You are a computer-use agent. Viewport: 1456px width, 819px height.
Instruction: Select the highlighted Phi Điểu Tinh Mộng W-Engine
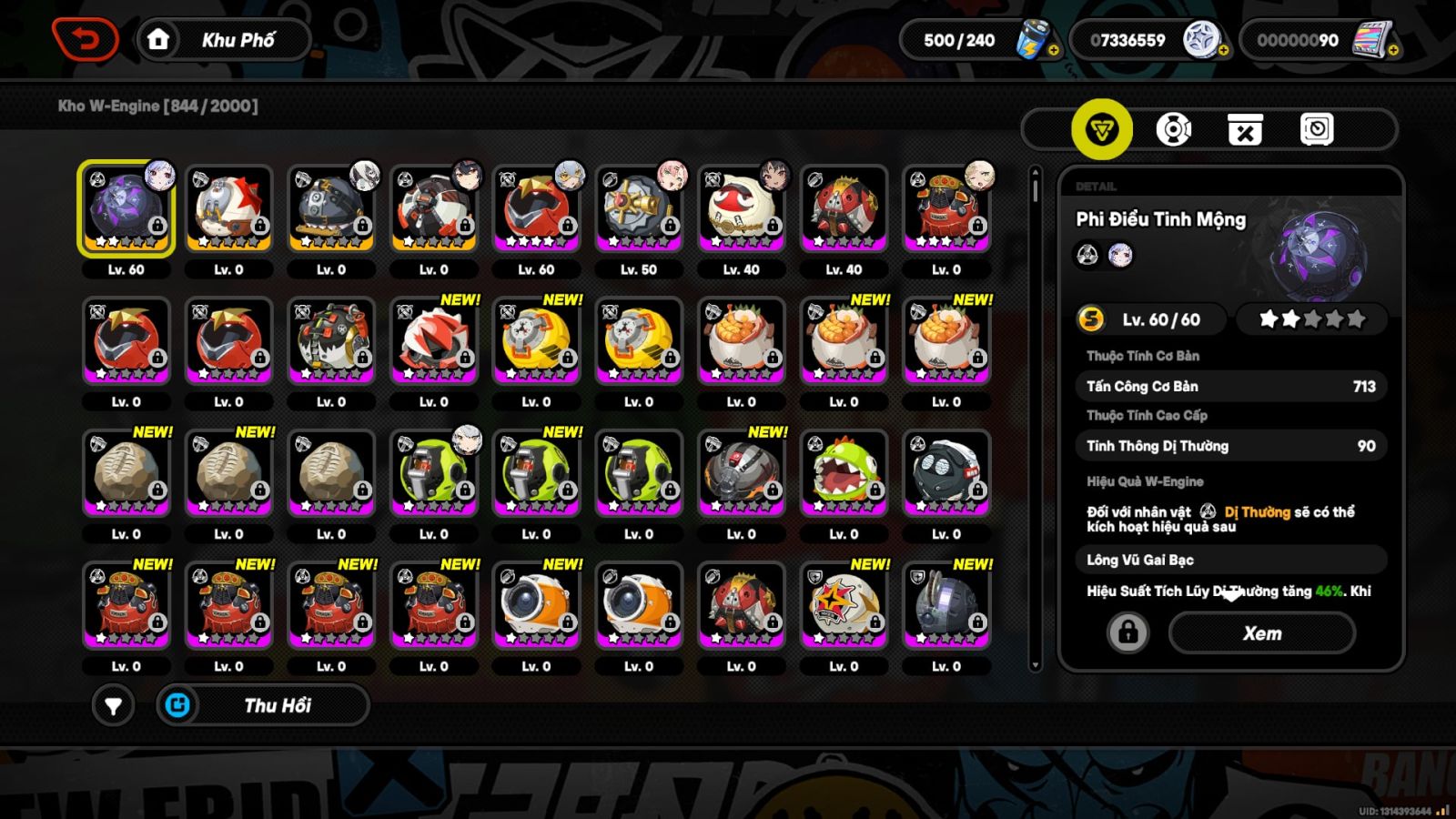tap(126, 208)
